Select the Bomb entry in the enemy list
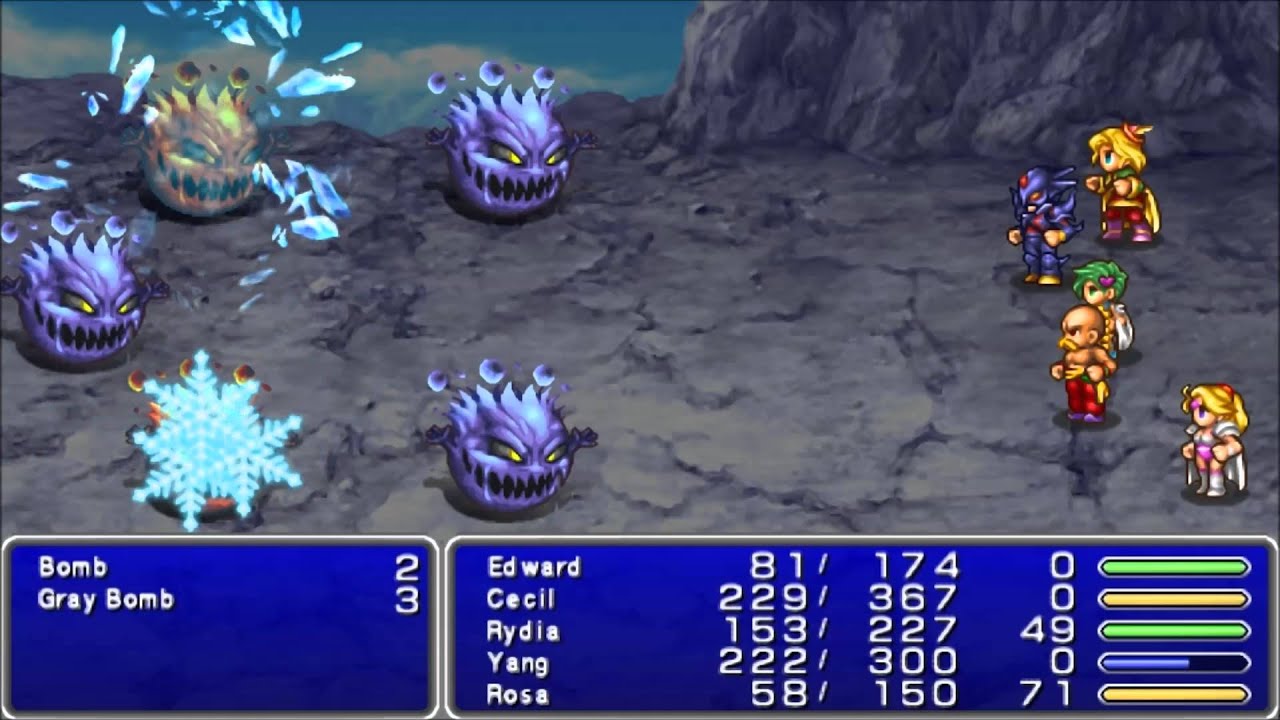The width and height of the screenshot is (1280, 720). tap(72, 568)
